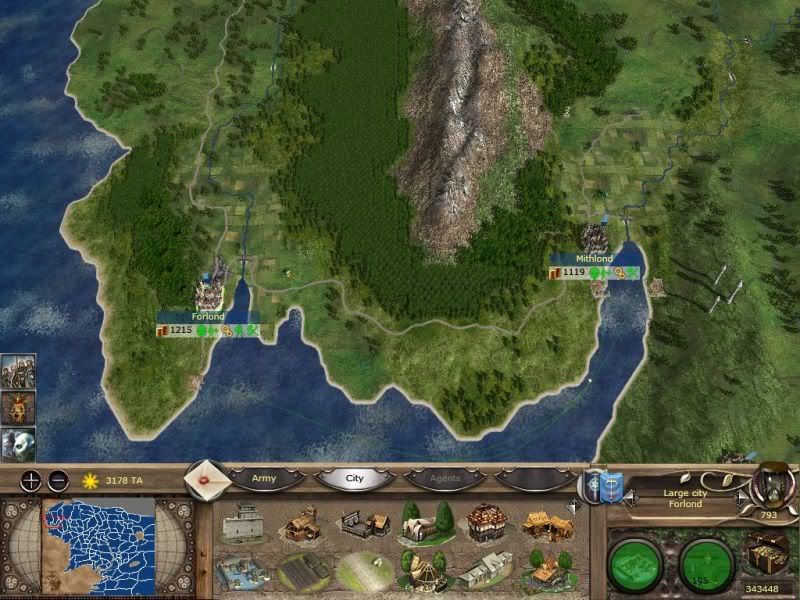Open the letter envelope messages icon
The height and width of the screenshot is (600, 800).
pos(207,479)
